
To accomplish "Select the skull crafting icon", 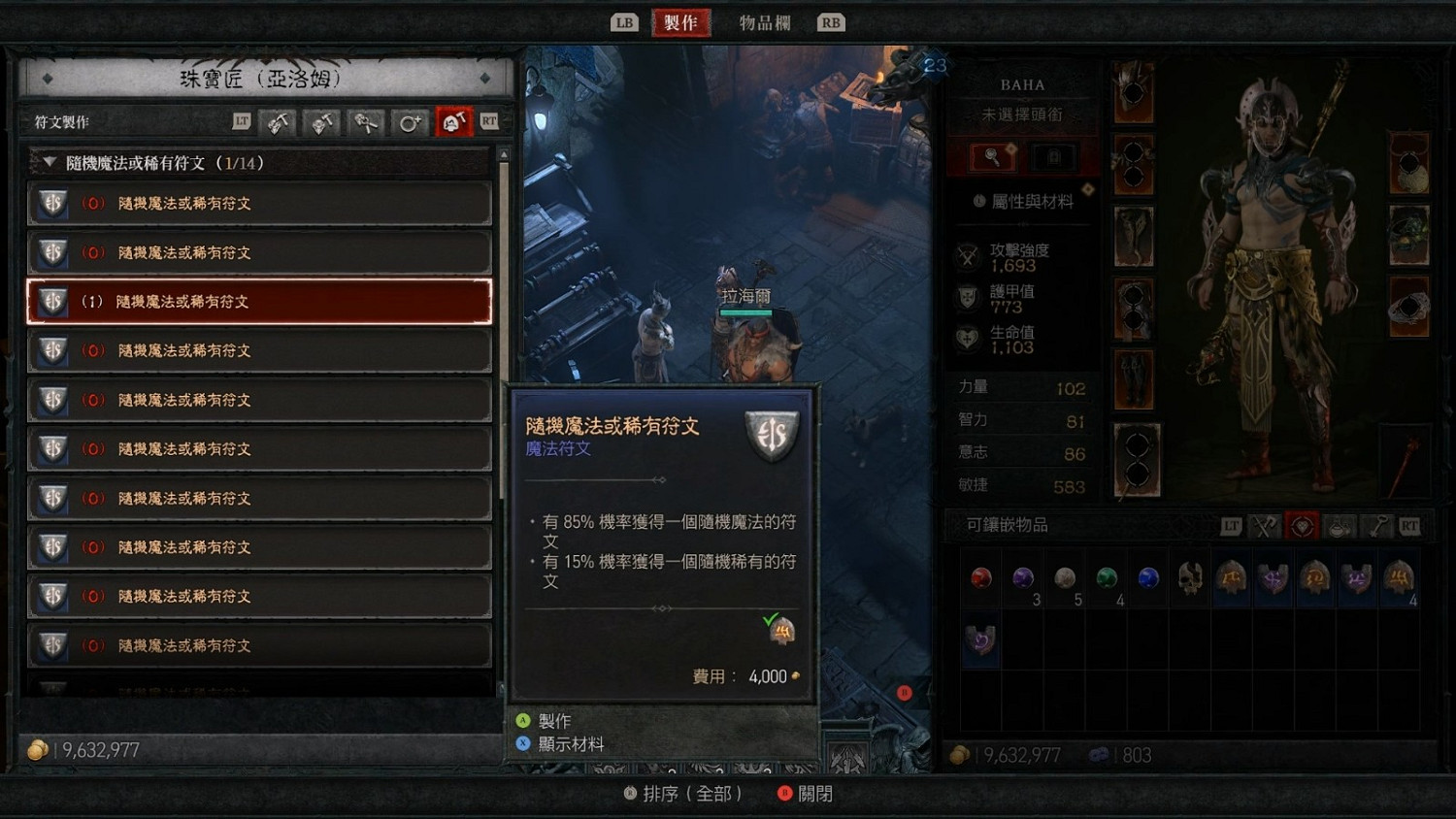I will tap(322, 121).
